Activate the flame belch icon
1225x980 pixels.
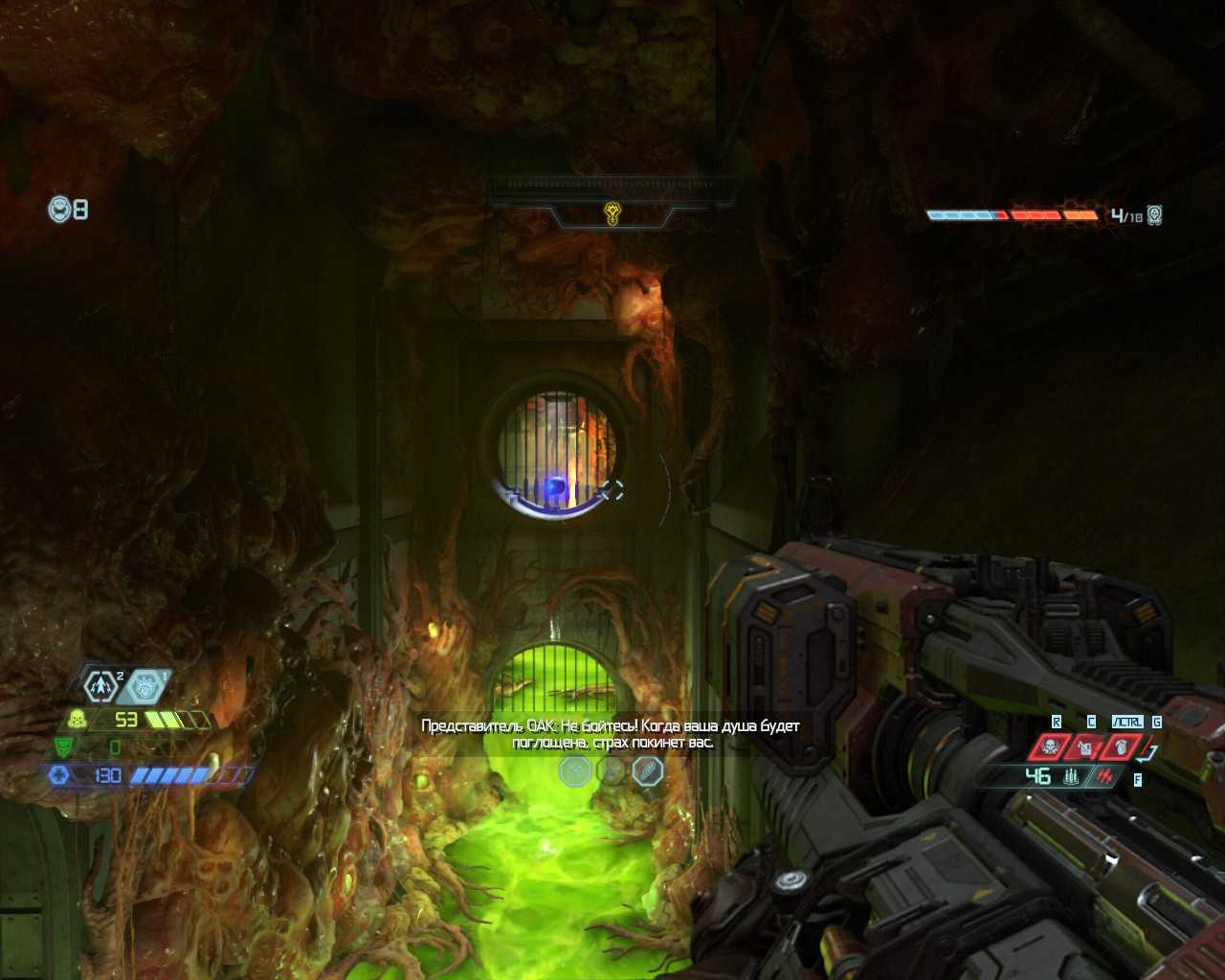pyautogui.click(x=1086, y=746)
